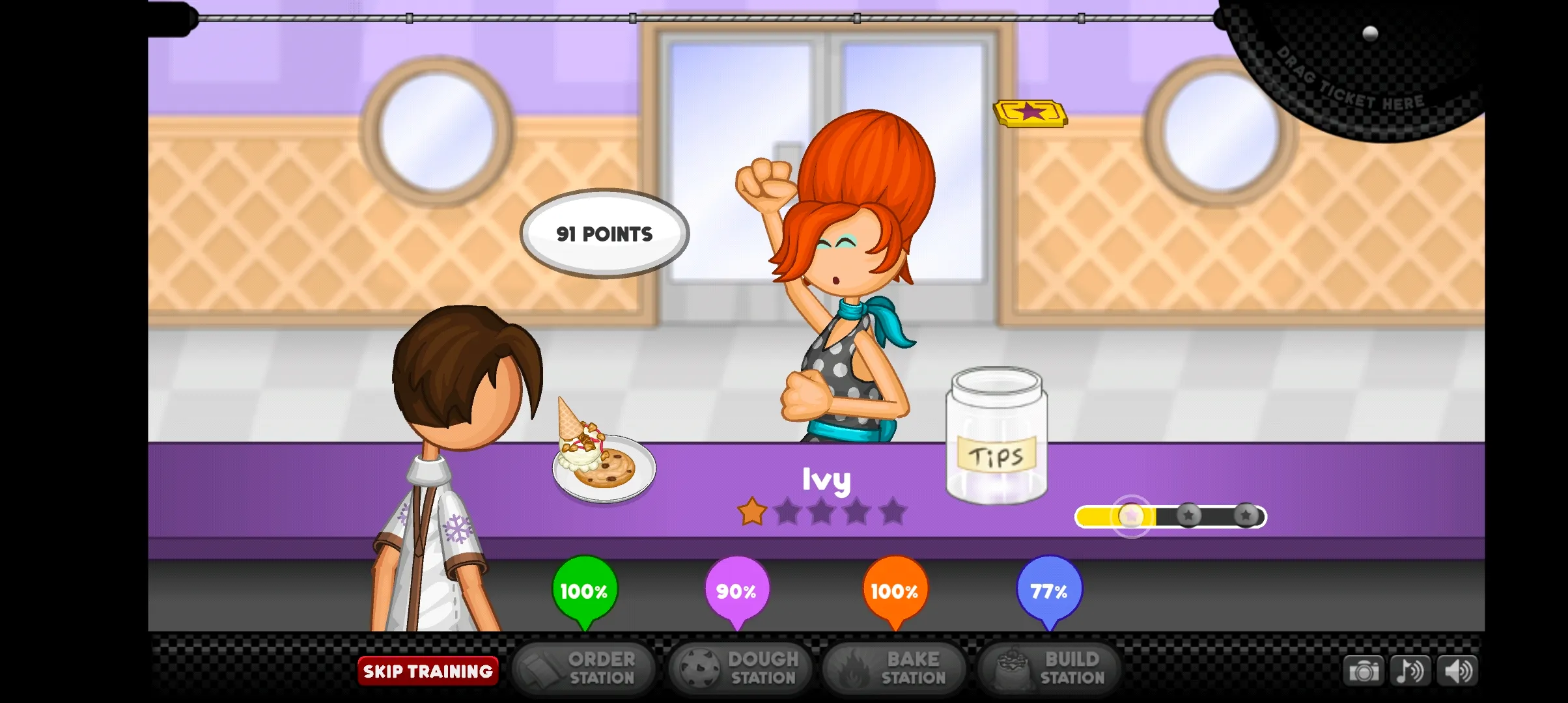
Task: Click the blue 77% build score bubble
Action: tap(1048, 590)
